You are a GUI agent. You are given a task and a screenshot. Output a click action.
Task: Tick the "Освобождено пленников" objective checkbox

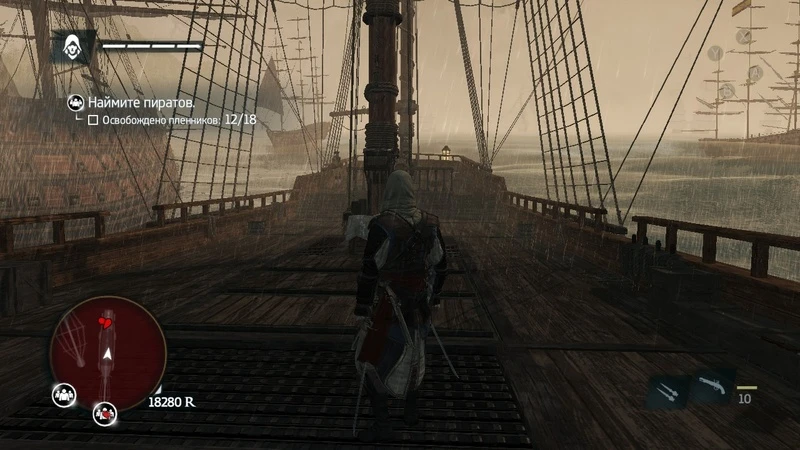93,120
